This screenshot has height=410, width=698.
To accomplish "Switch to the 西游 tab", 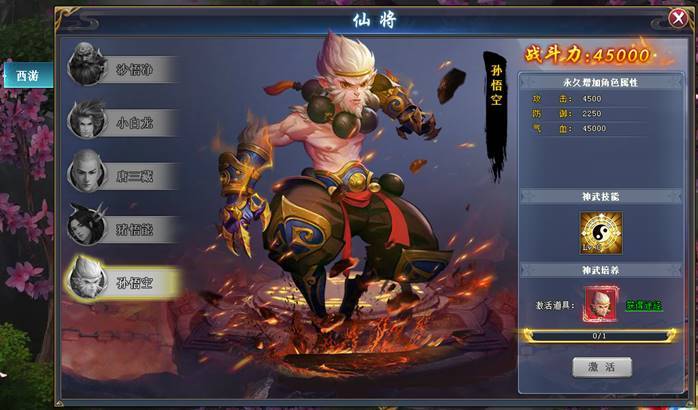I will point(27,74).
